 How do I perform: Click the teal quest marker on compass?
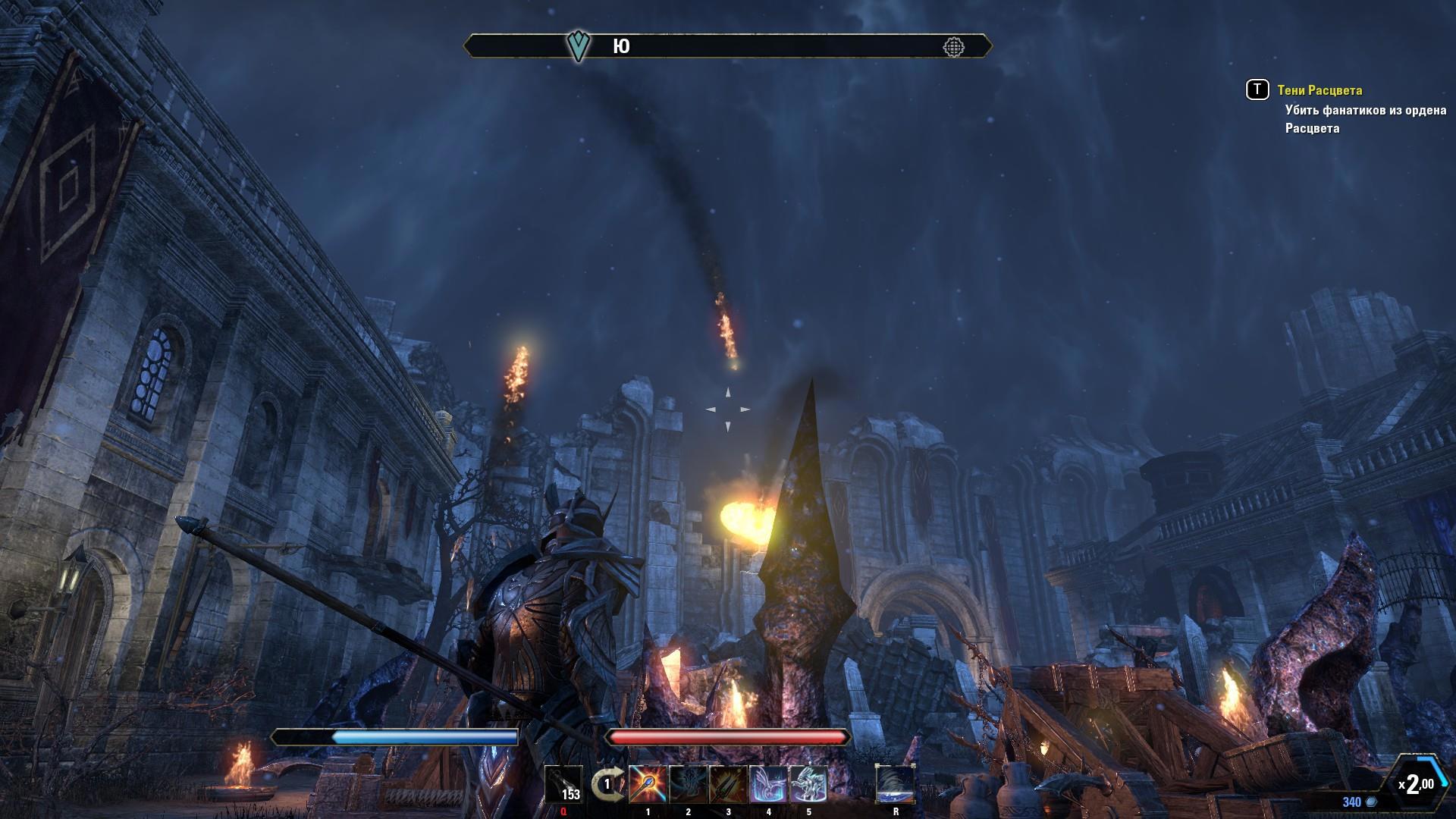(x=579, y=46)
